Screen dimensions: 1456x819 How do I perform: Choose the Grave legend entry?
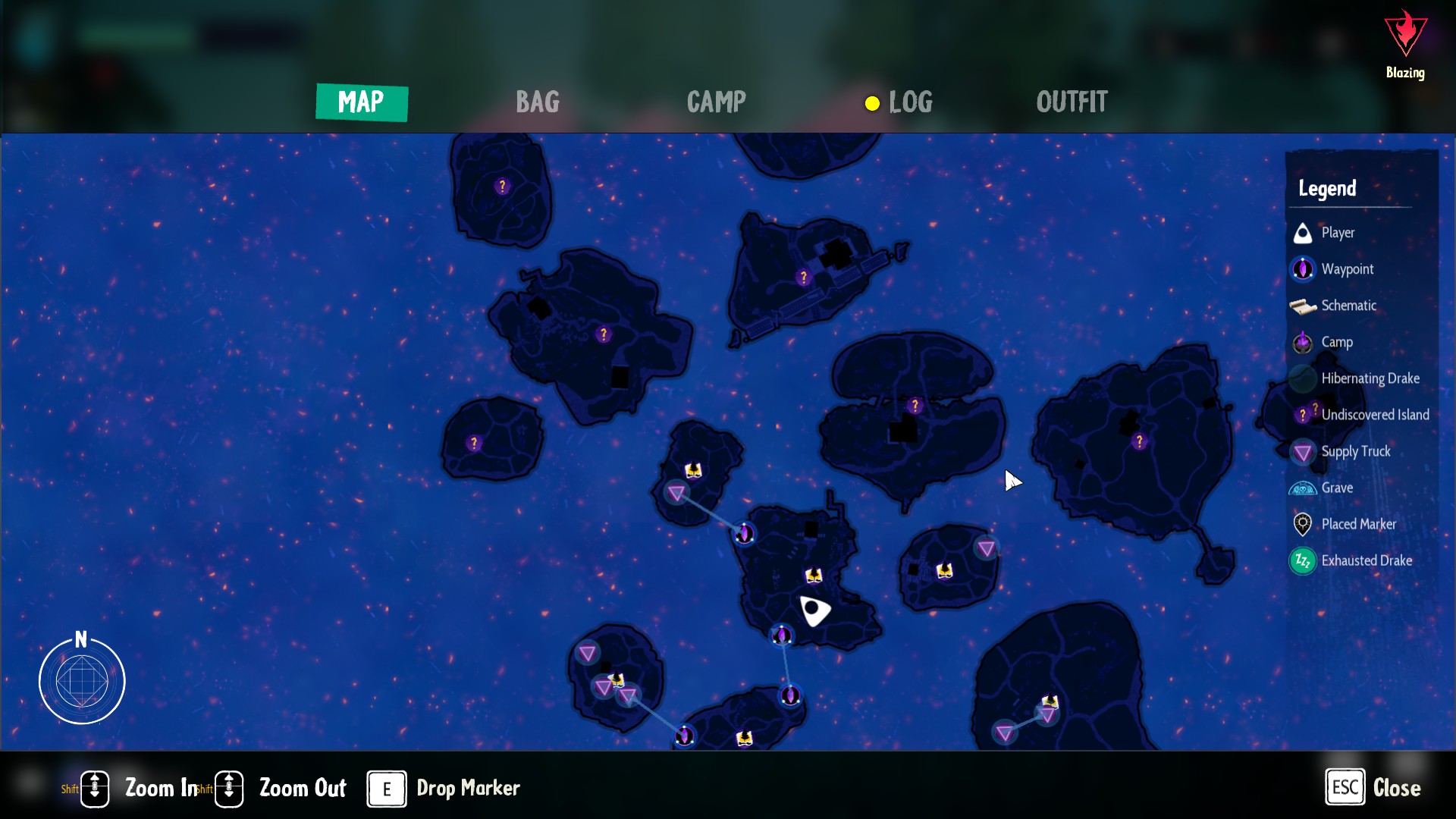(x=1336, y=488)
